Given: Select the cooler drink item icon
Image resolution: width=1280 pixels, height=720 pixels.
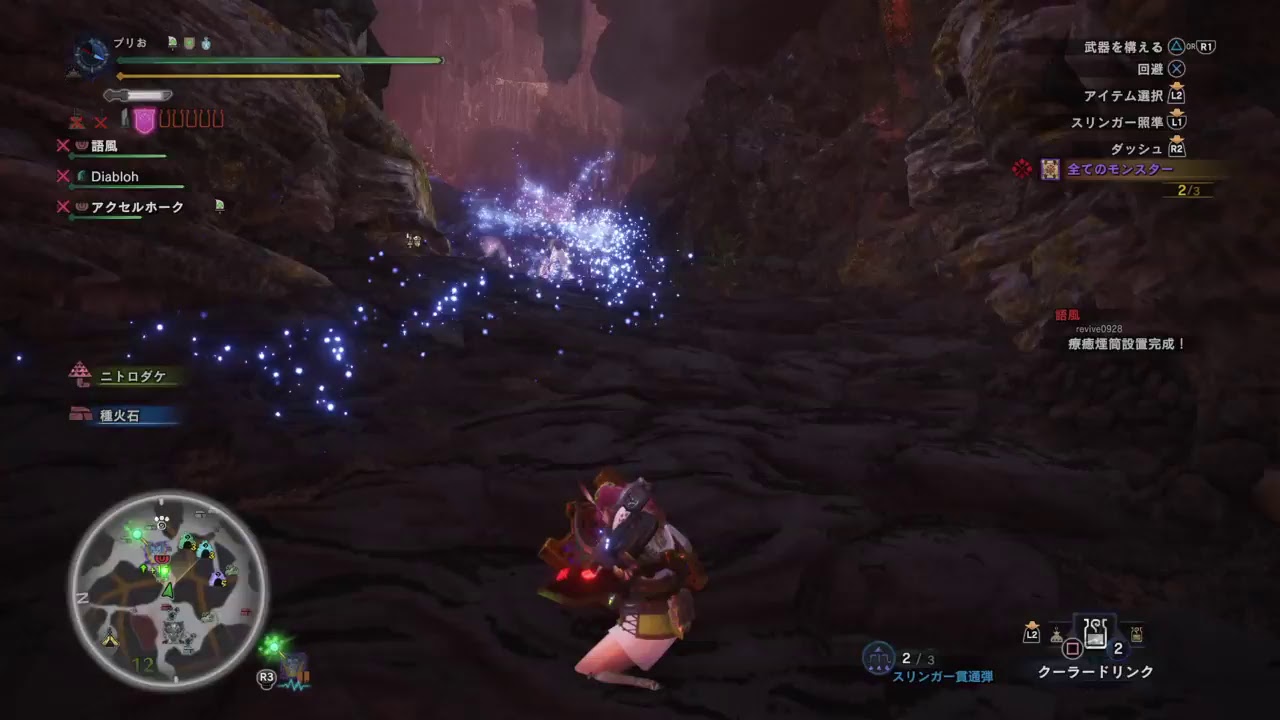Looking at the screenshot, I should [1095, 632].
